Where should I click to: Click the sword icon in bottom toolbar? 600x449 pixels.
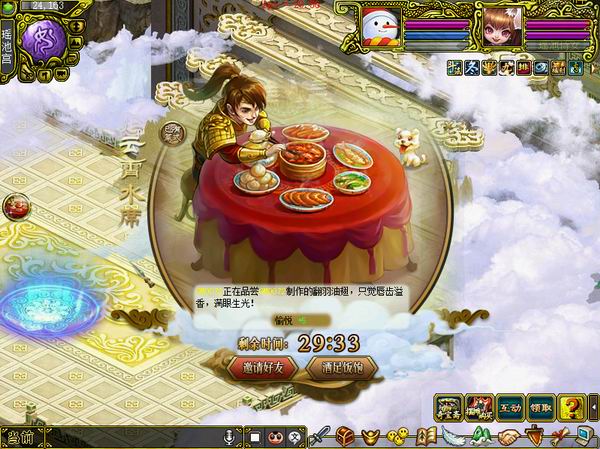pyautogui.click(x=319, y=437)
